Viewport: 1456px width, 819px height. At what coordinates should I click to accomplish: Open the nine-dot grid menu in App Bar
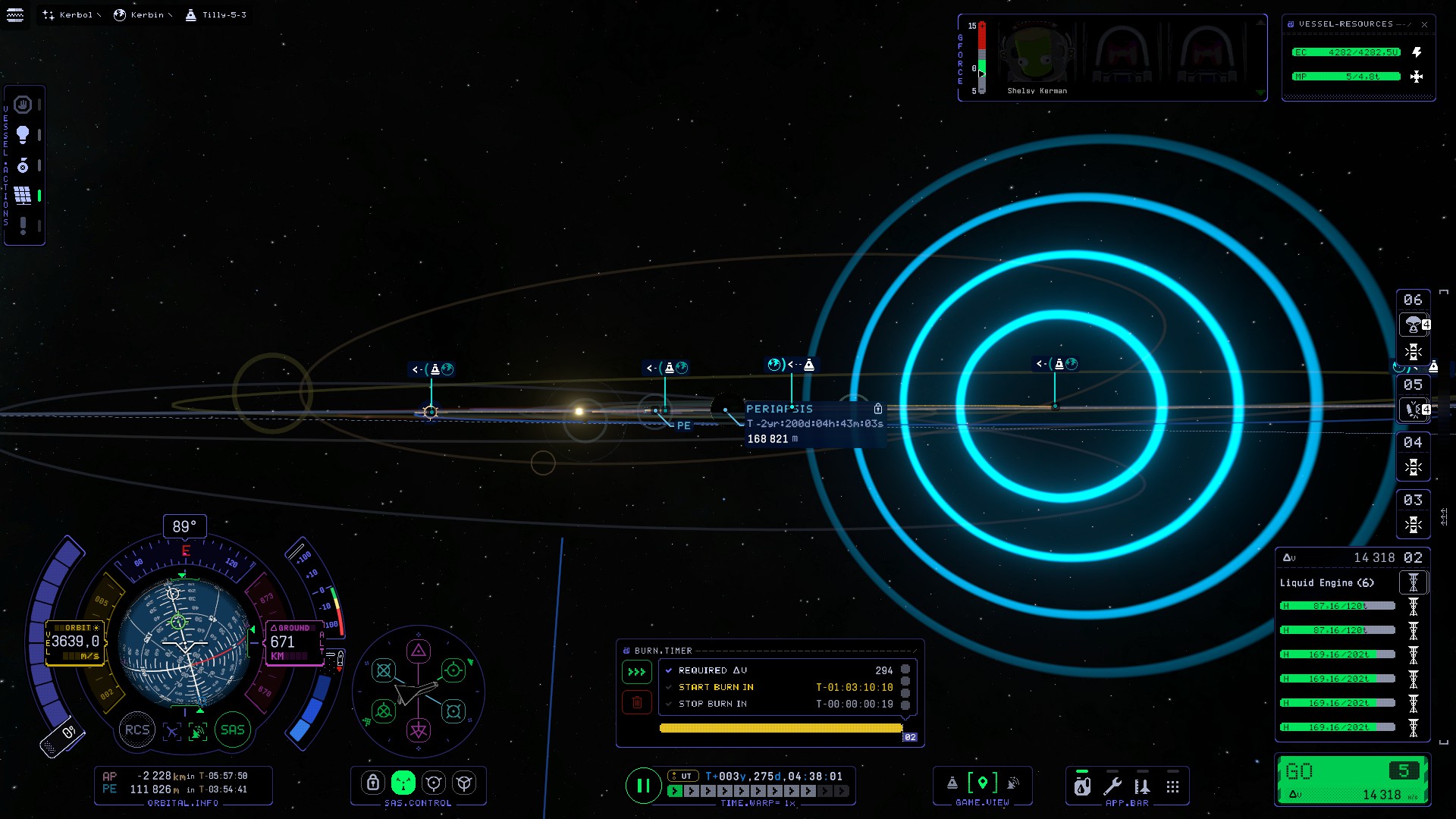(1172, 786)
